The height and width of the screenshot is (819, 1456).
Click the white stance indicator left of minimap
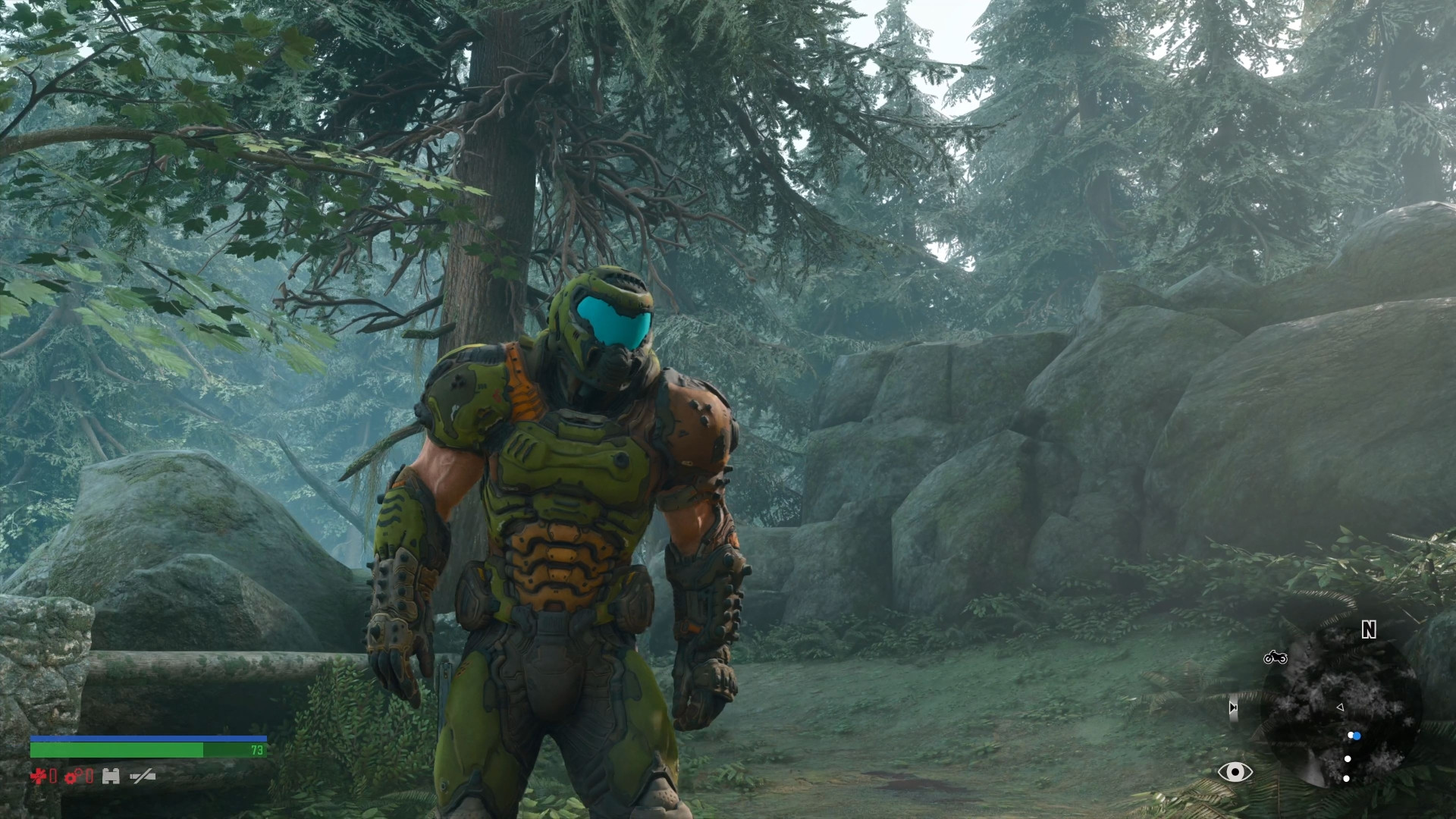(x=1233, y=708)
